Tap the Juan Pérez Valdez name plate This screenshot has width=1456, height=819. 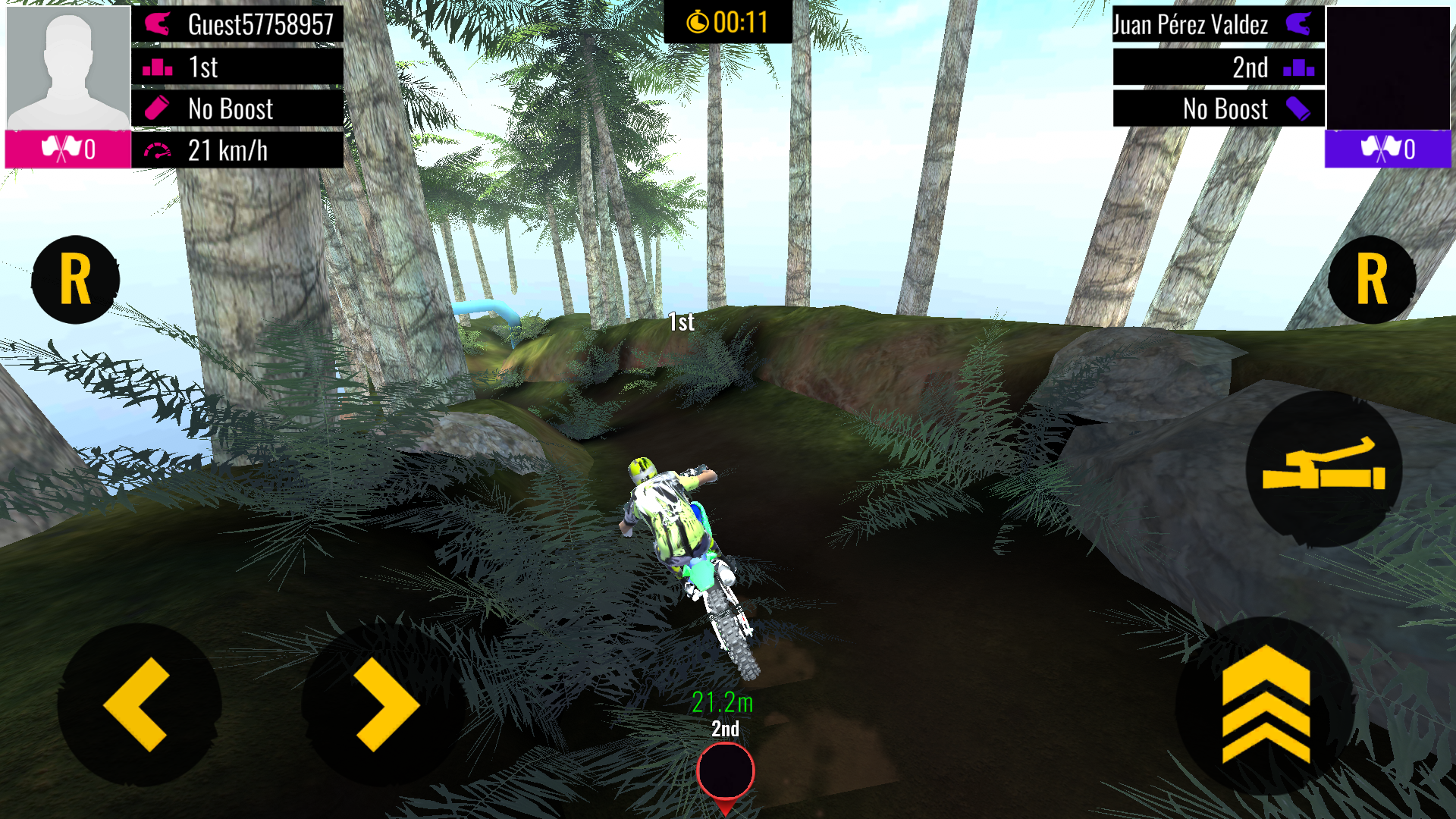(x=1191, y=25)
